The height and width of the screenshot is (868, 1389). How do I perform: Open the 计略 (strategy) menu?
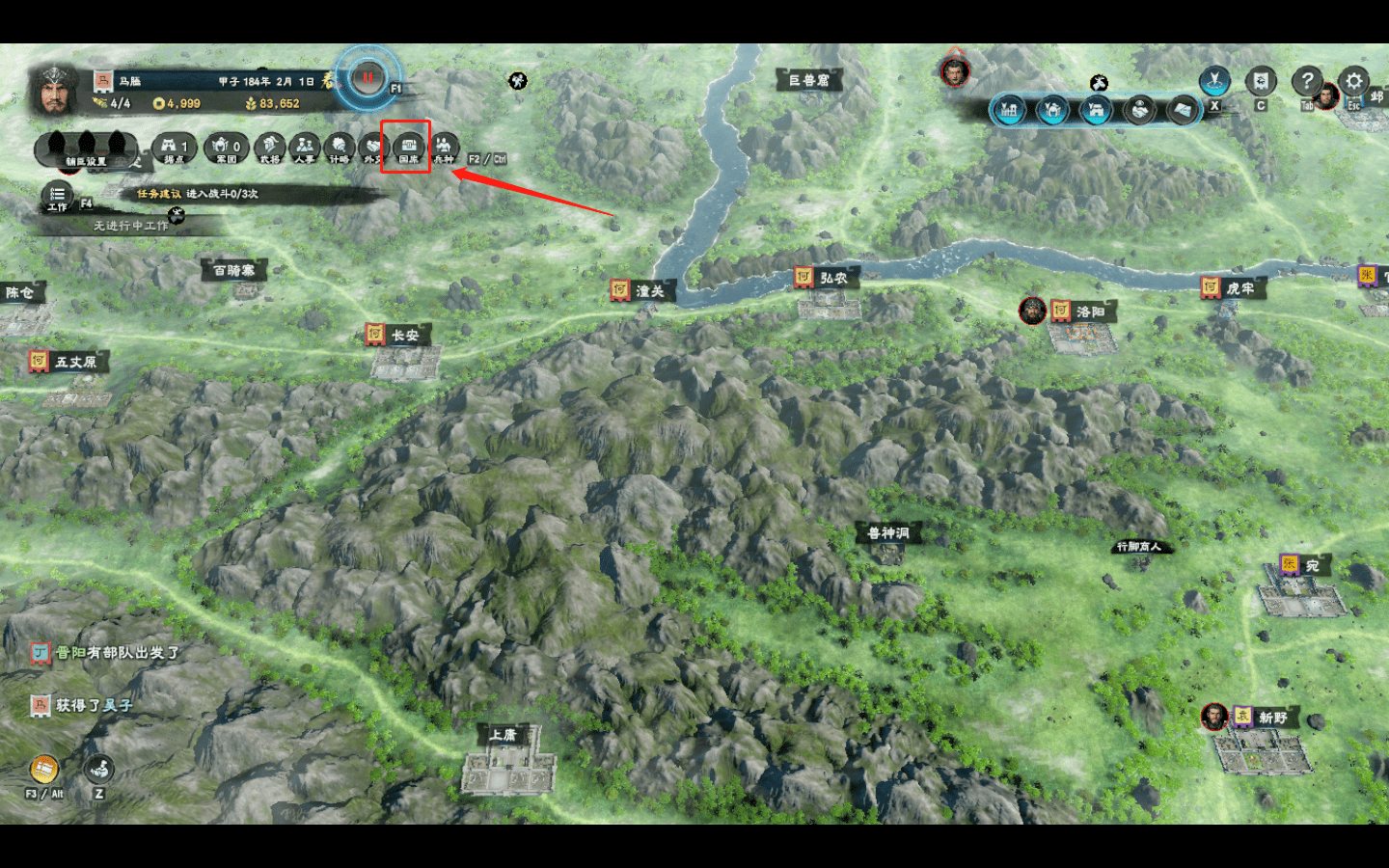coord(339,148)
